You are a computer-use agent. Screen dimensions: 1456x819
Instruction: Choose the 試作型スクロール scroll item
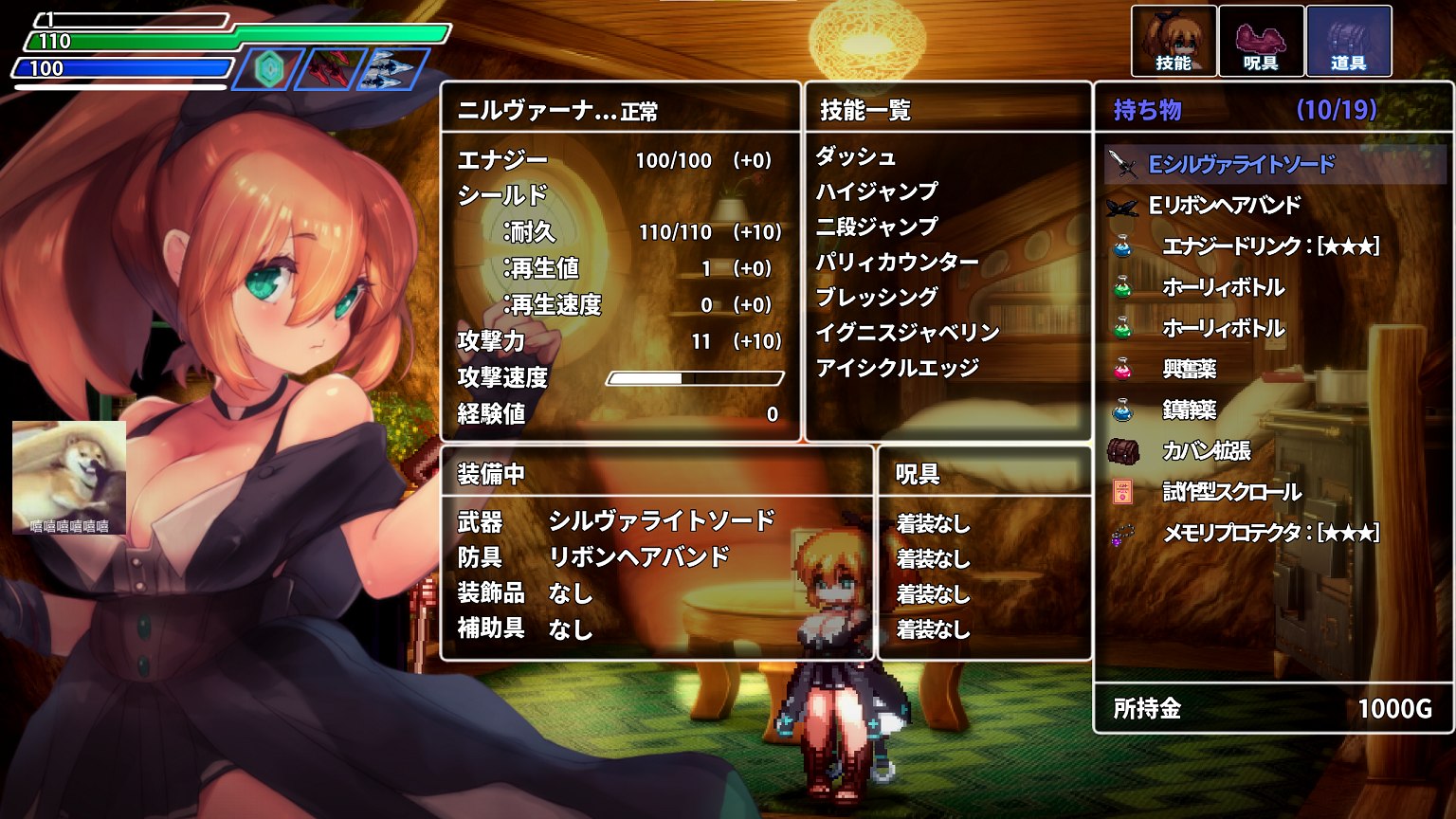pos(1231,492)
